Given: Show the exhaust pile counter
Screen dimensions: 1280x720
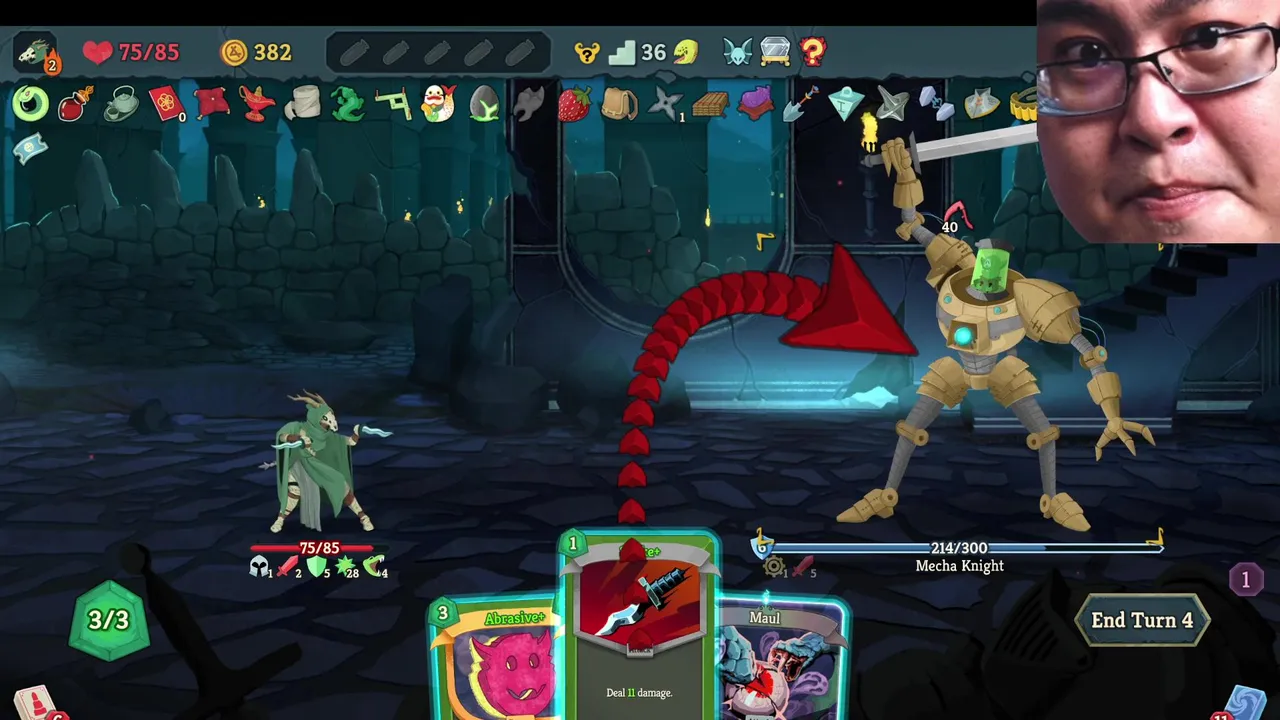Looking at the screenshot, I should (1245, 579).
